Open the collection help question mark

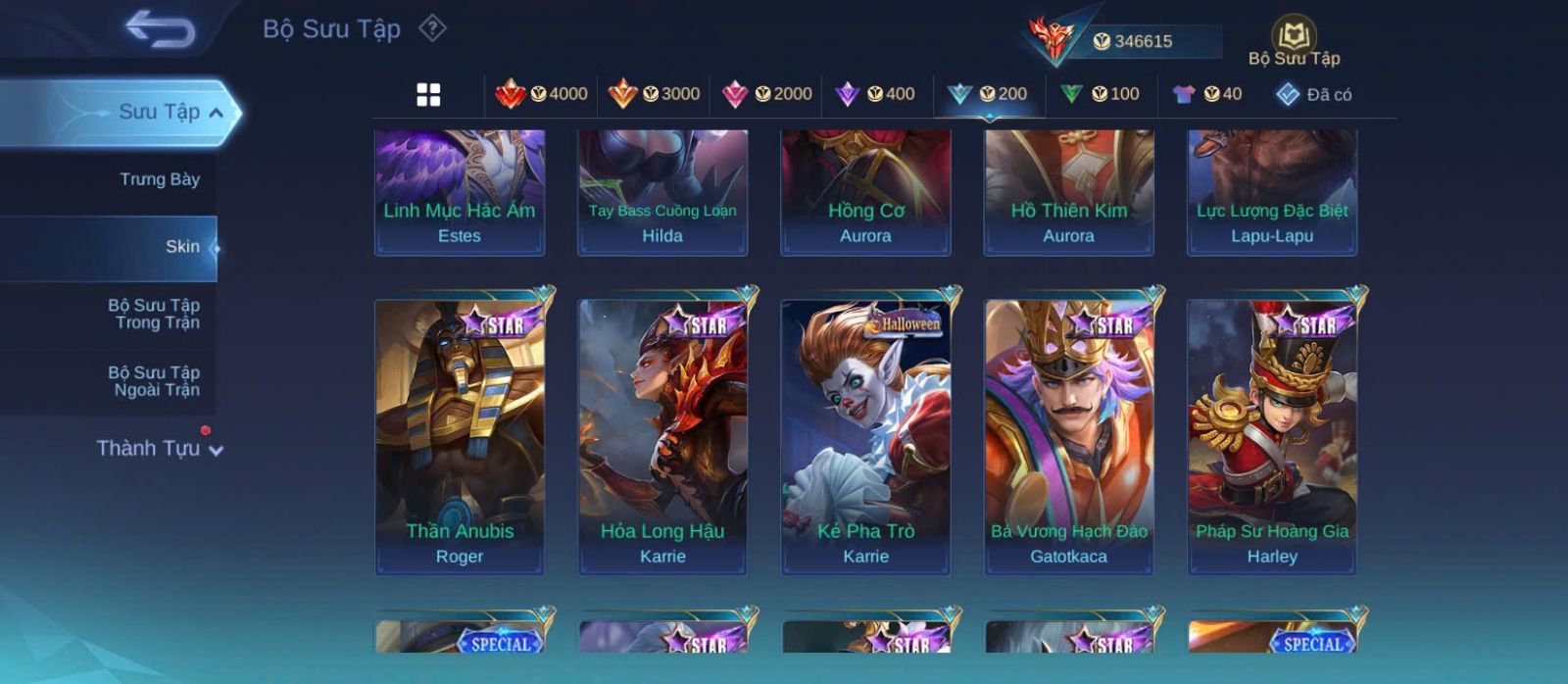click(432, 28)
